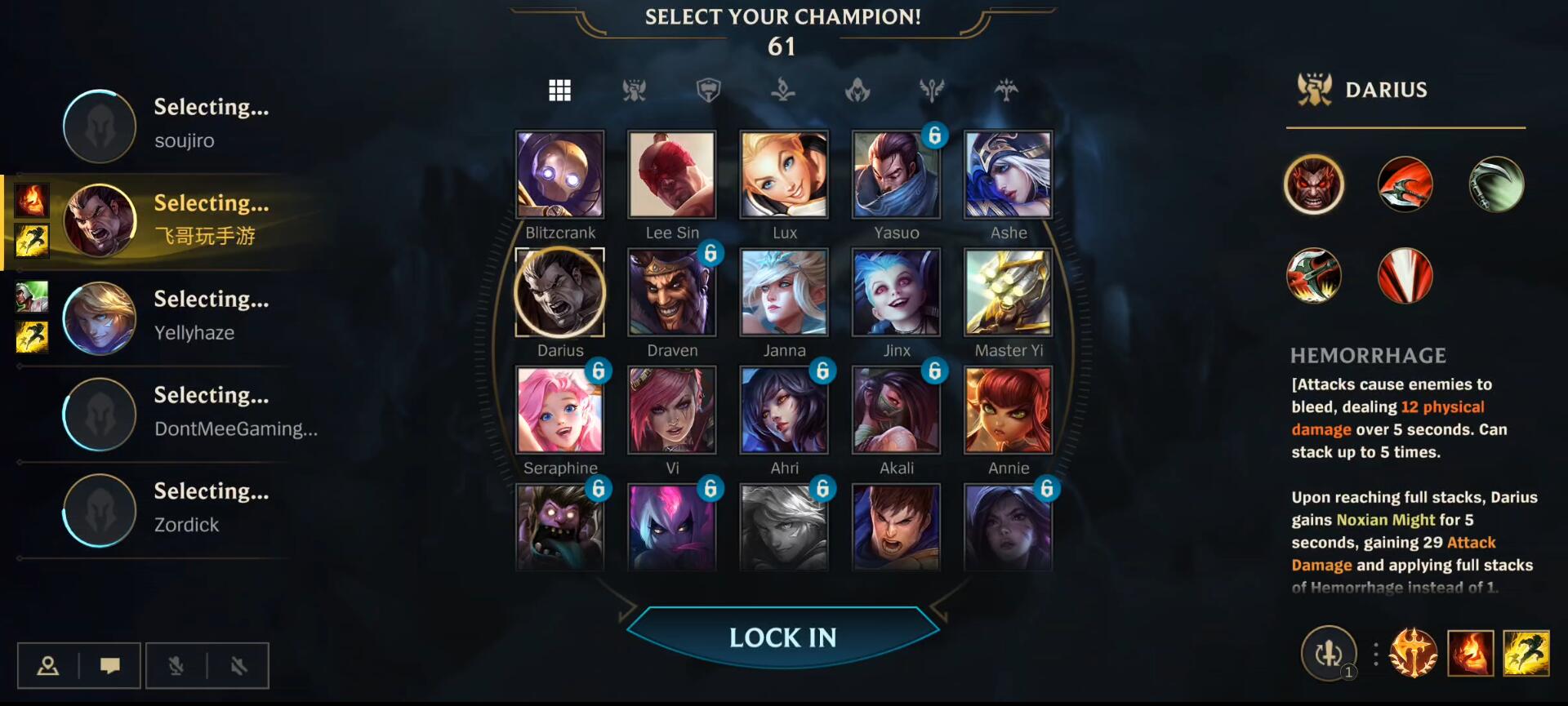
Task: Choose Lee Sin from the champion grid
Action: click(x=672, y=175)
